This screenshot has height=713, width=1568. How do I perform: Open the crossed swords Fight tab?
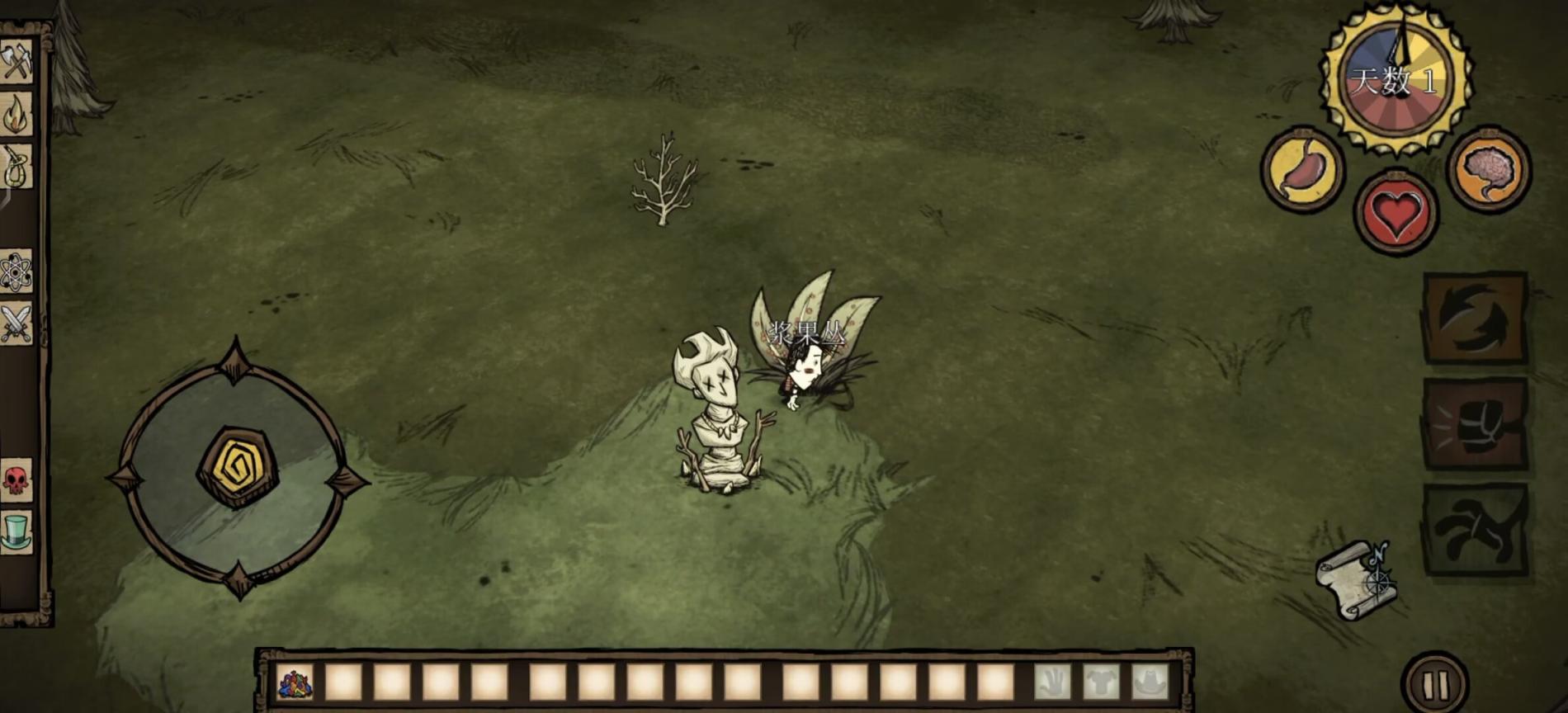coord(16,323)
